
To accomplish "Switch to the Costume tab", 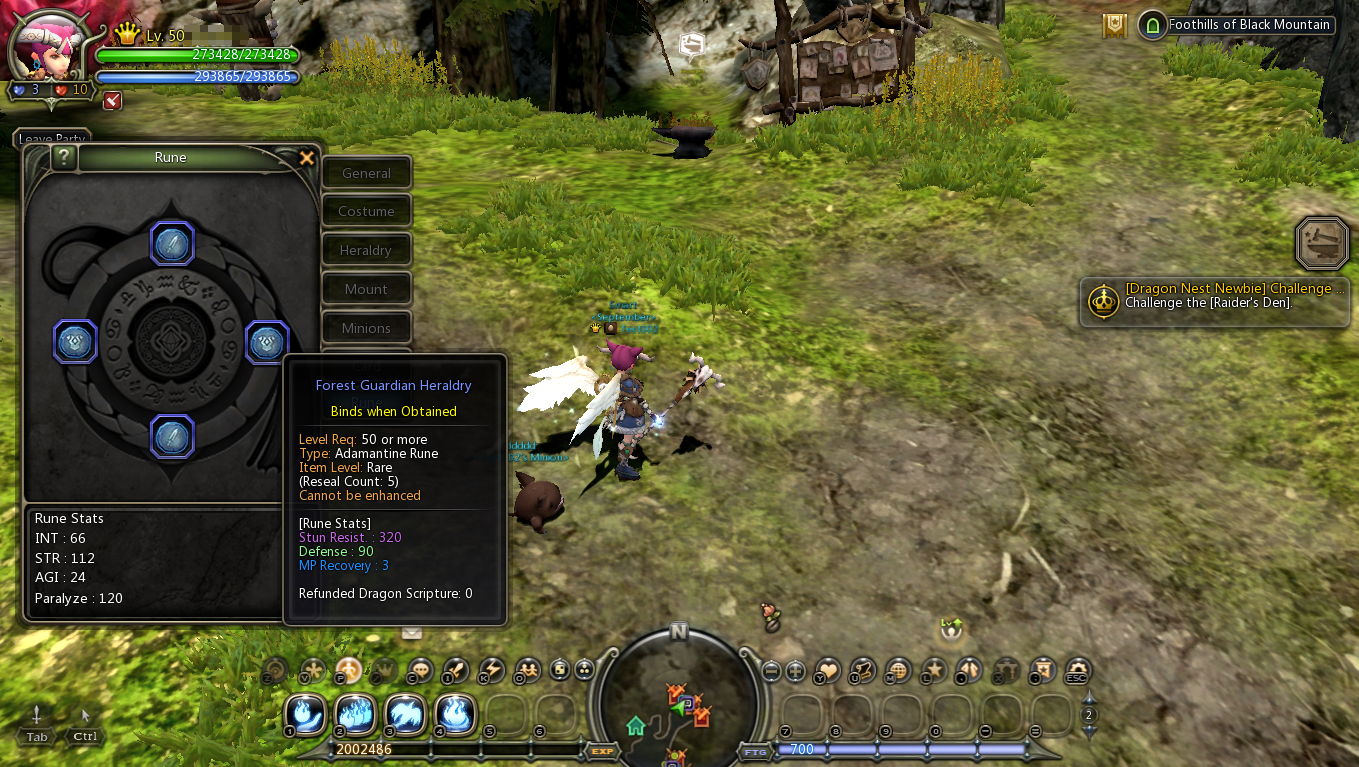I will click(x=366, y=211).
